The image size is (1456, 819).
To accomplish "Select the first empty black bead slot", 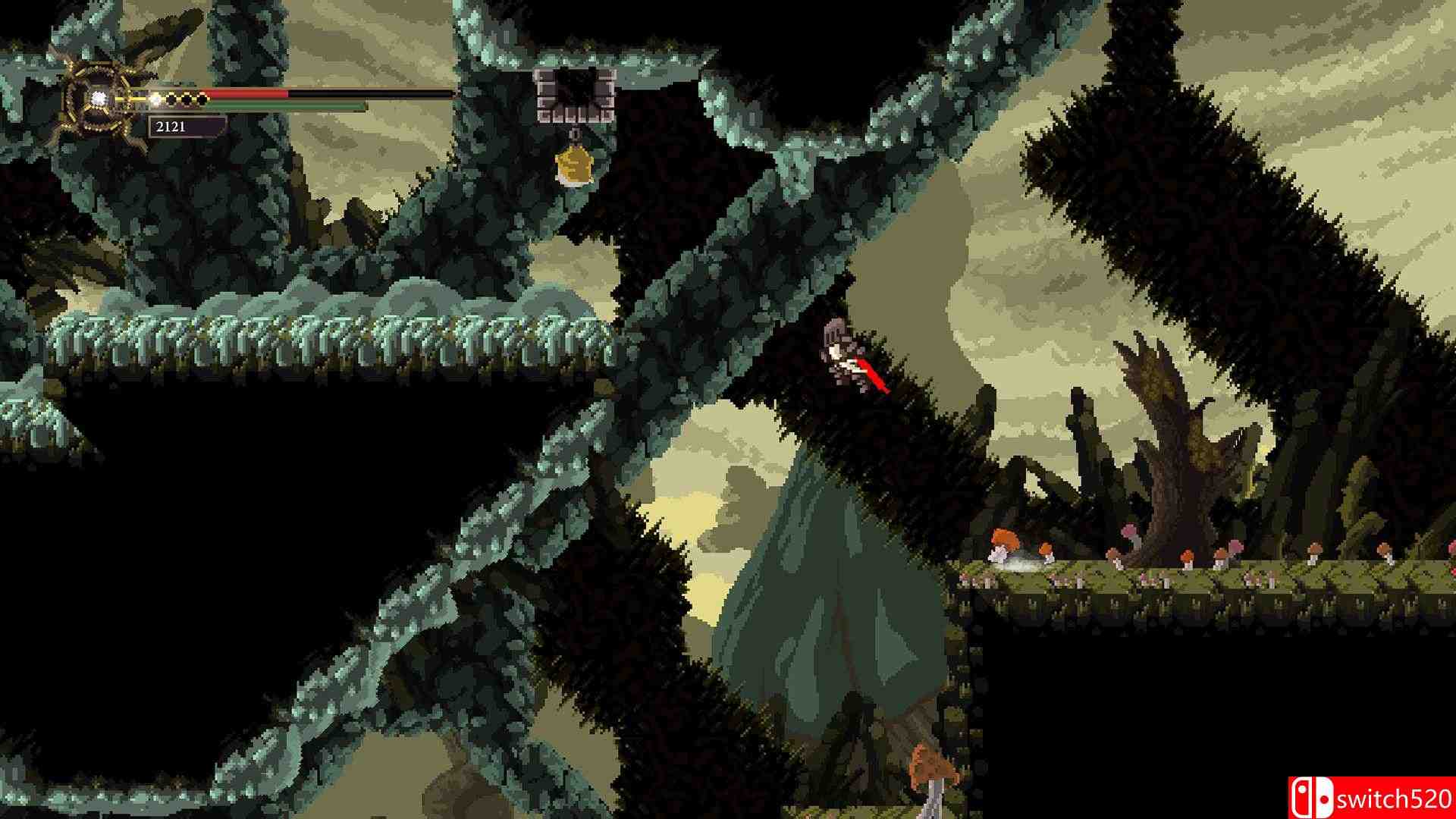I will click(171, 99).
